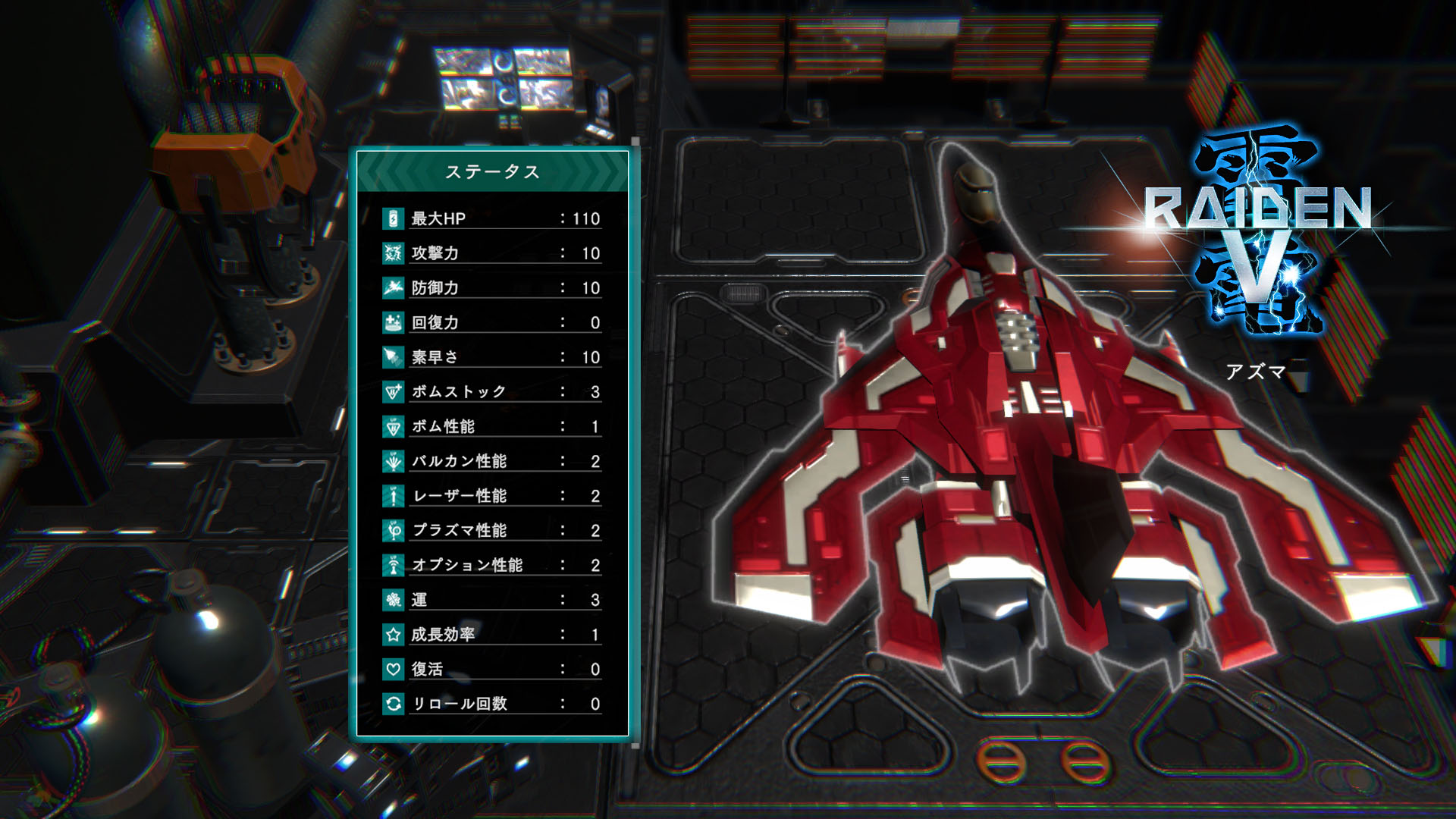Select the オプション性能 option row
Screen dimensions: 1456x819
(492, 565)
